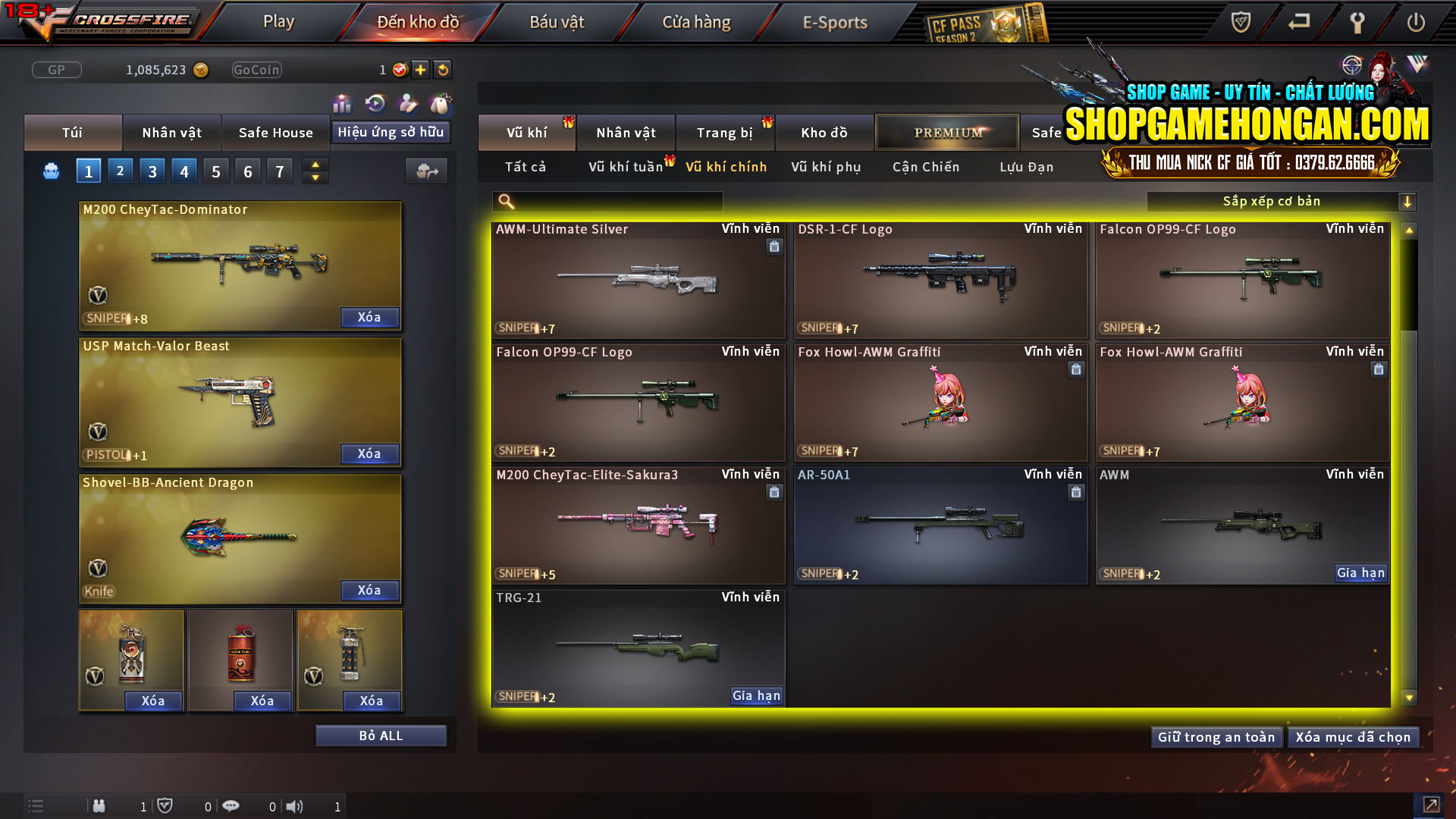Click the wrench settings icon in top bar
The width and height of the screenshot is (1456, 819).
click(1357, 23)
